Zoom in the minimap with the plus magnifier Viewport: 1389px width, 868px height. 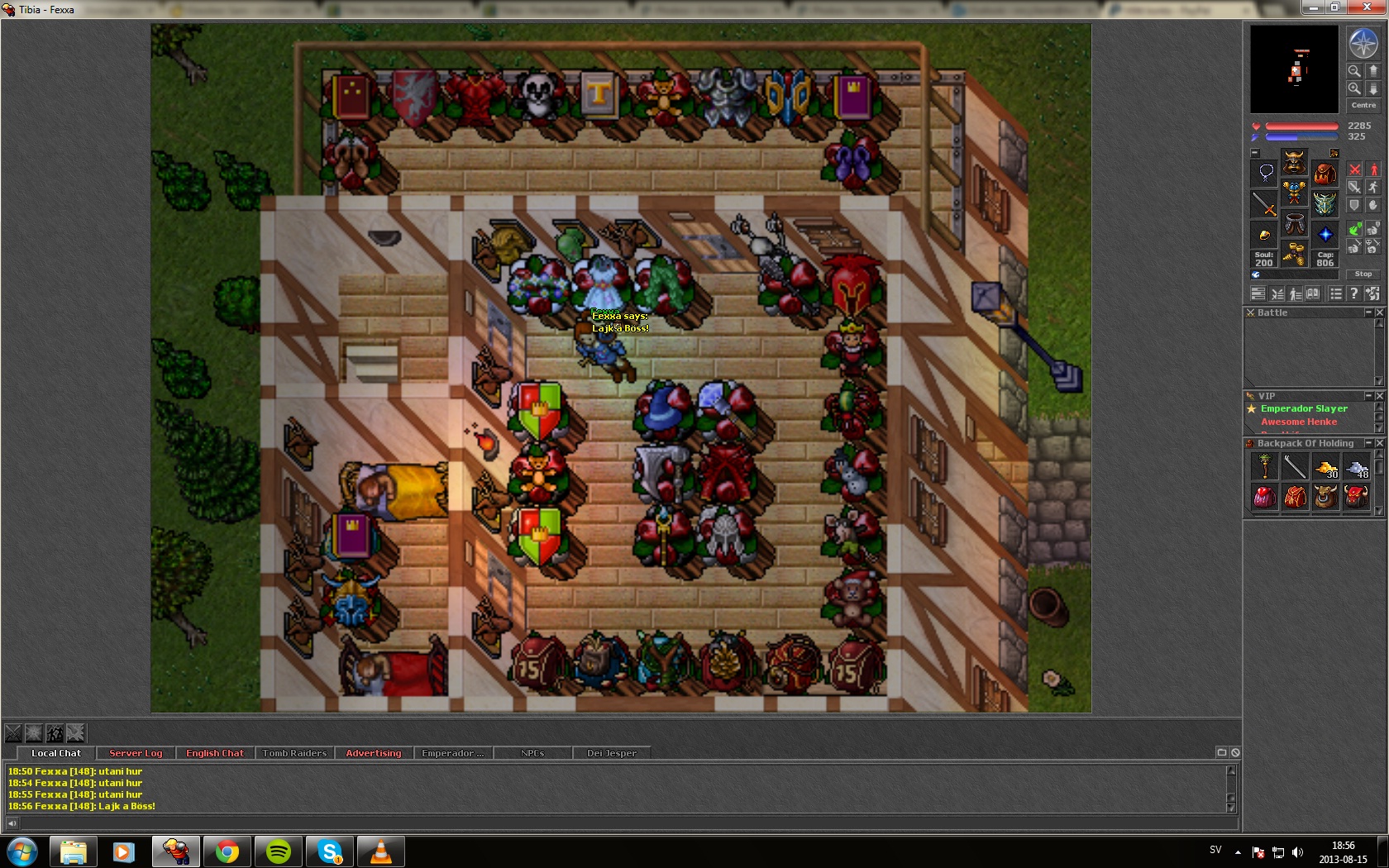(1354, 88)
